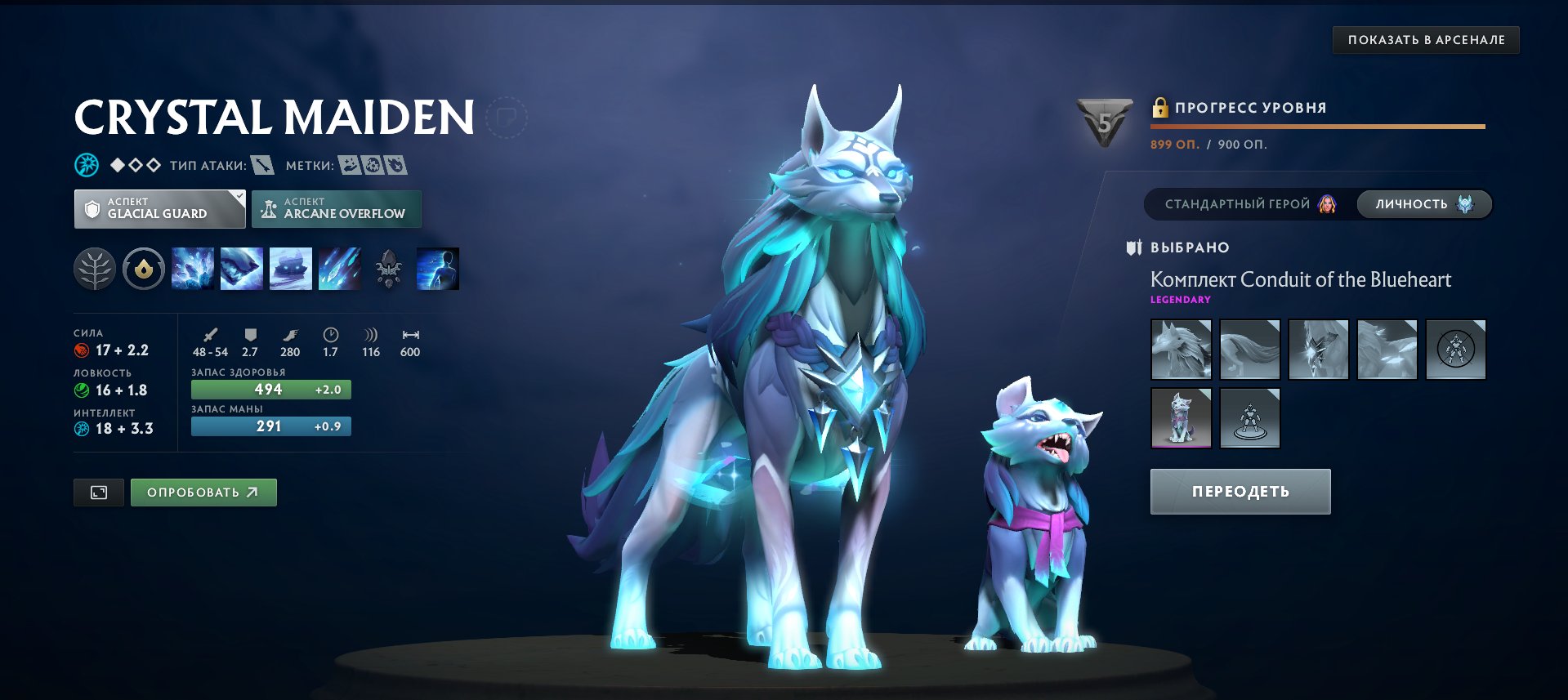Open the Личность tab
The image size is (1568, 700).
1423,204
